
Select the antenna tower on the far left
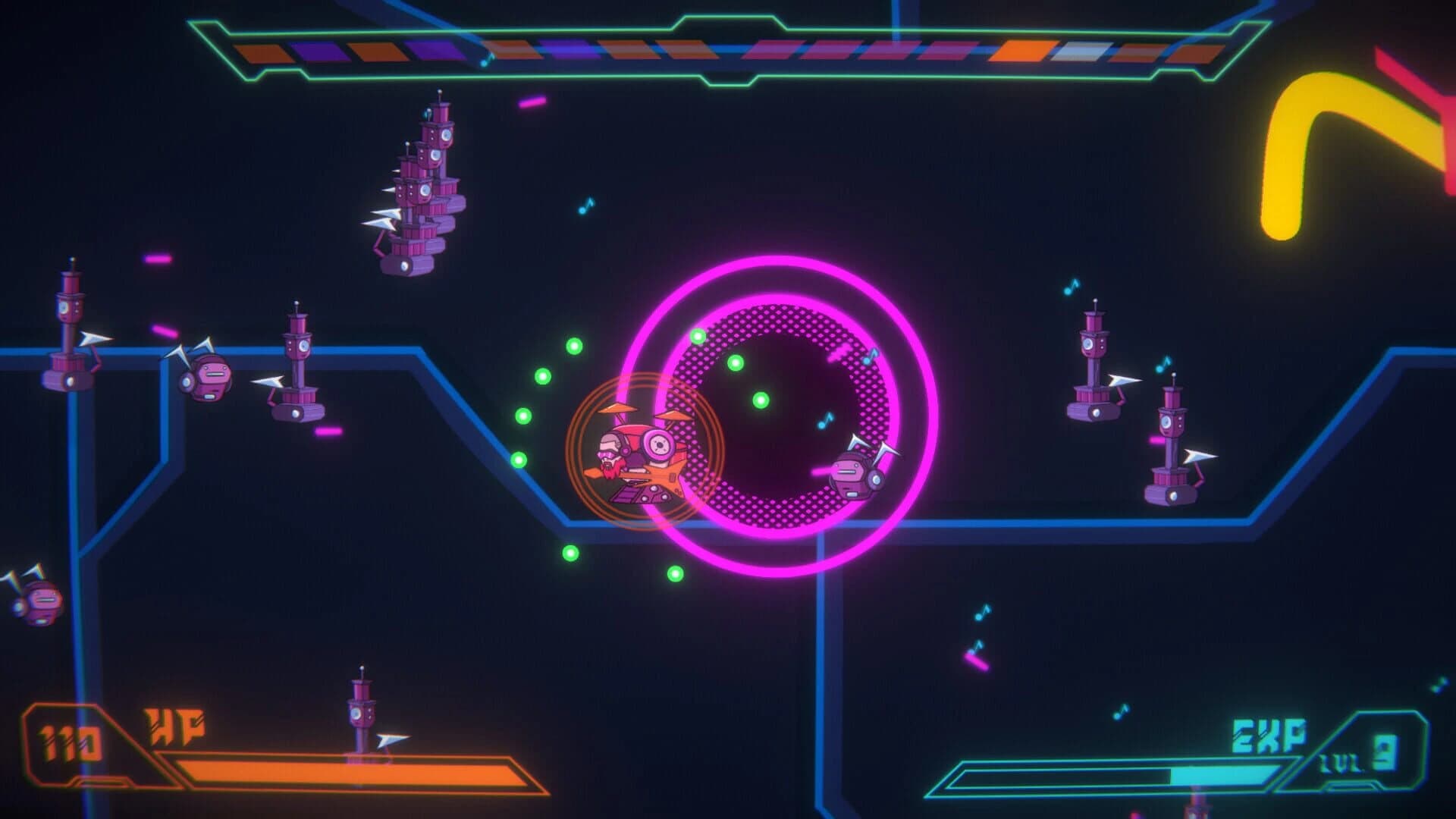click(70, 326)
